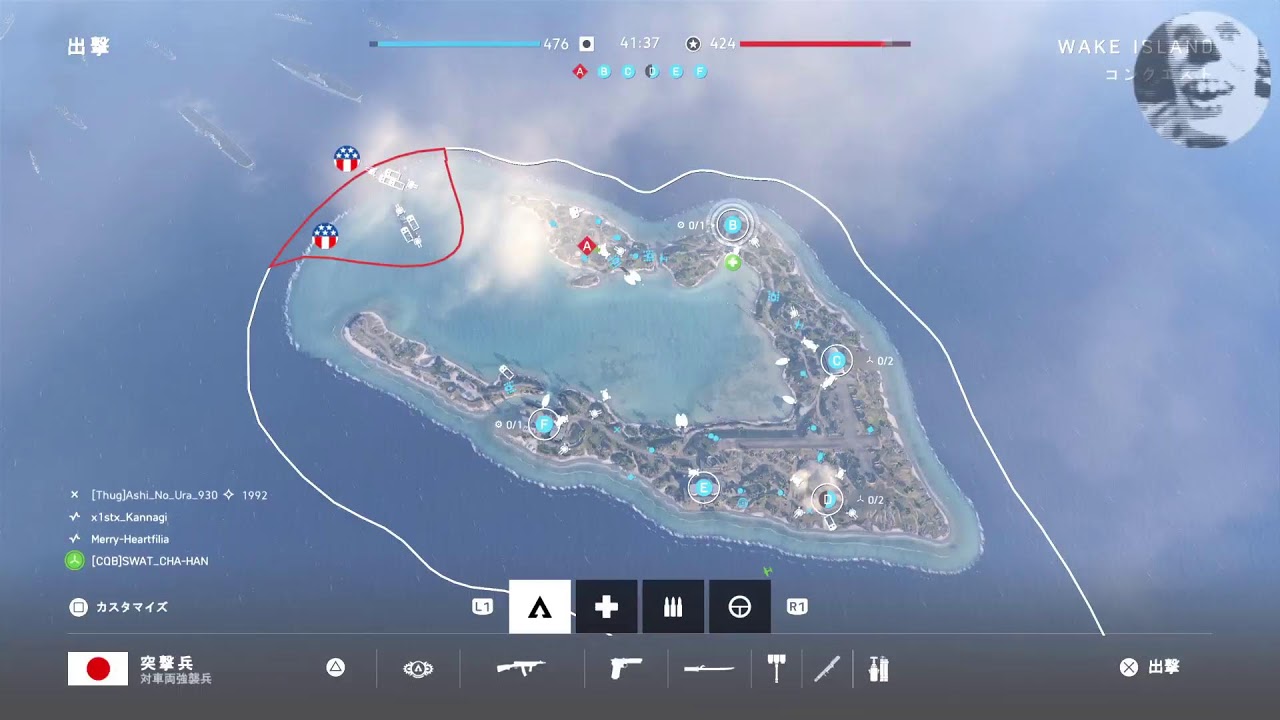Image resolution: width=1280 pixels, height=720 pixels.
Task: Spawn on the green squadmate marker
Action: point(733,262)
